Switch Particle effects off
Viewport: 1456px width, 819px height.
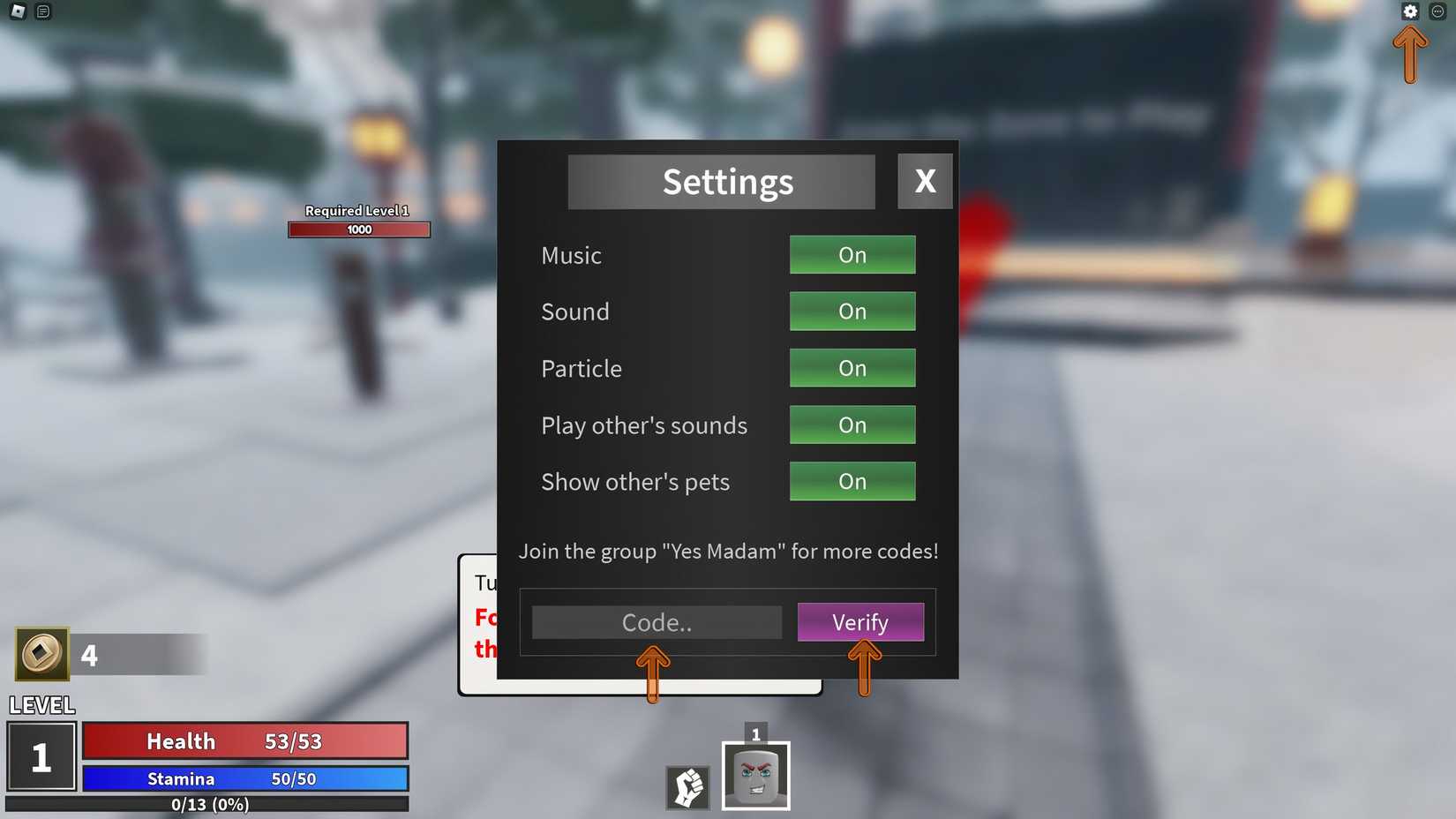pyautogui.click(x=852, y=368)
